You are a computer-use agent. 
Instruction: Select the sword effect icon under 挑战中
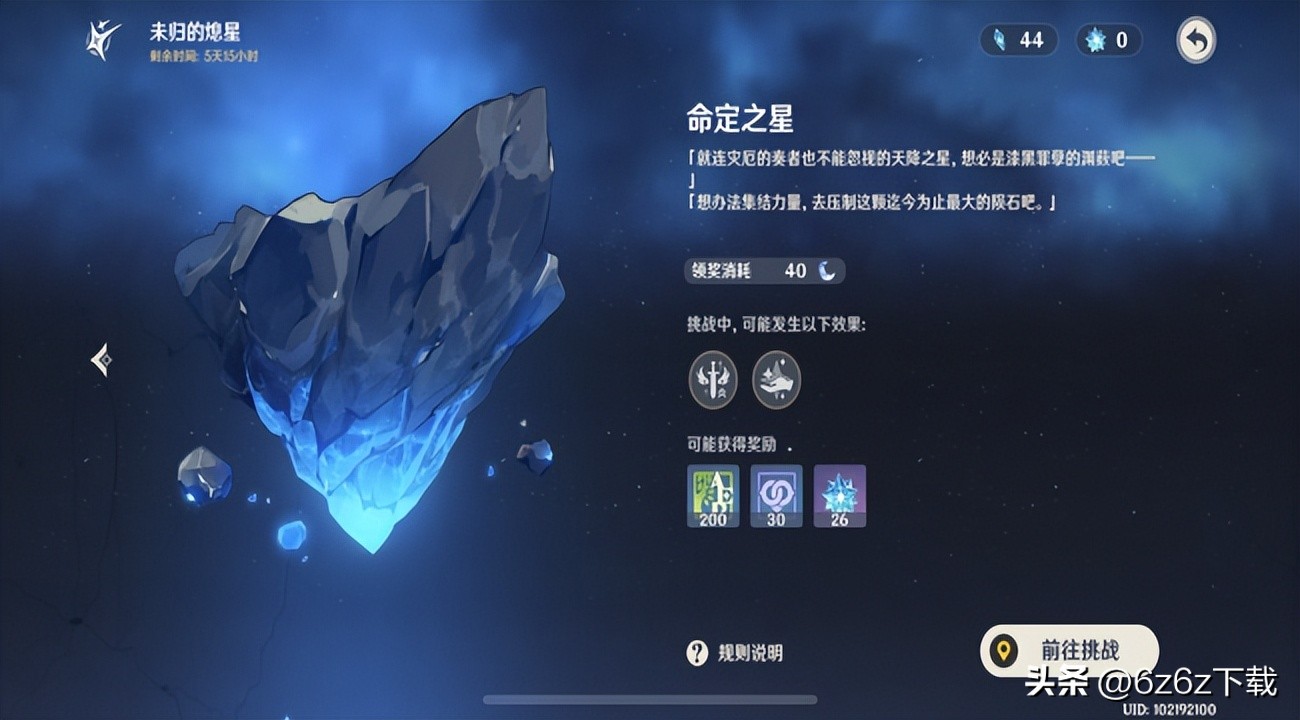click(x=712, y=378)
